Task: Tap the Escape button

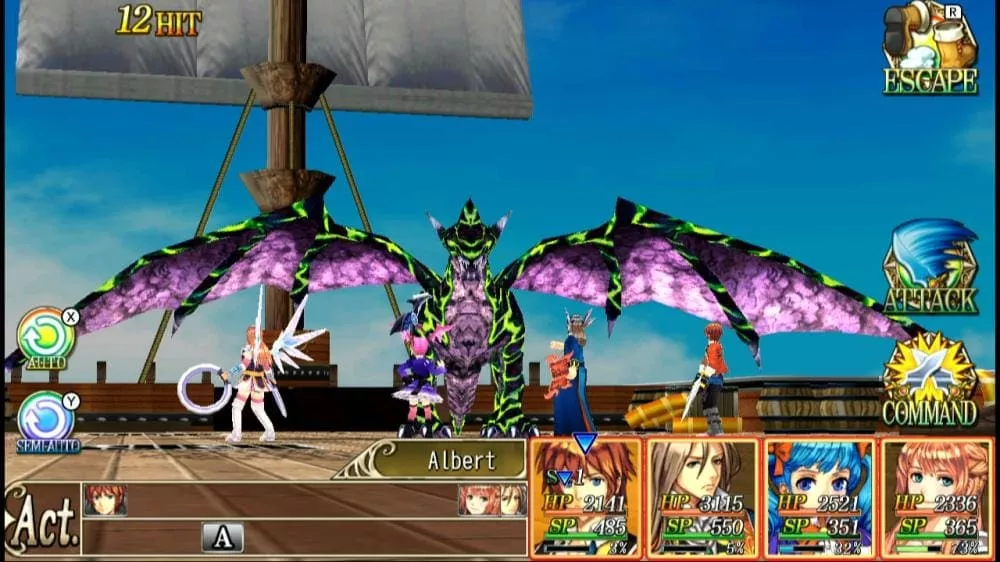Action: 930,50
